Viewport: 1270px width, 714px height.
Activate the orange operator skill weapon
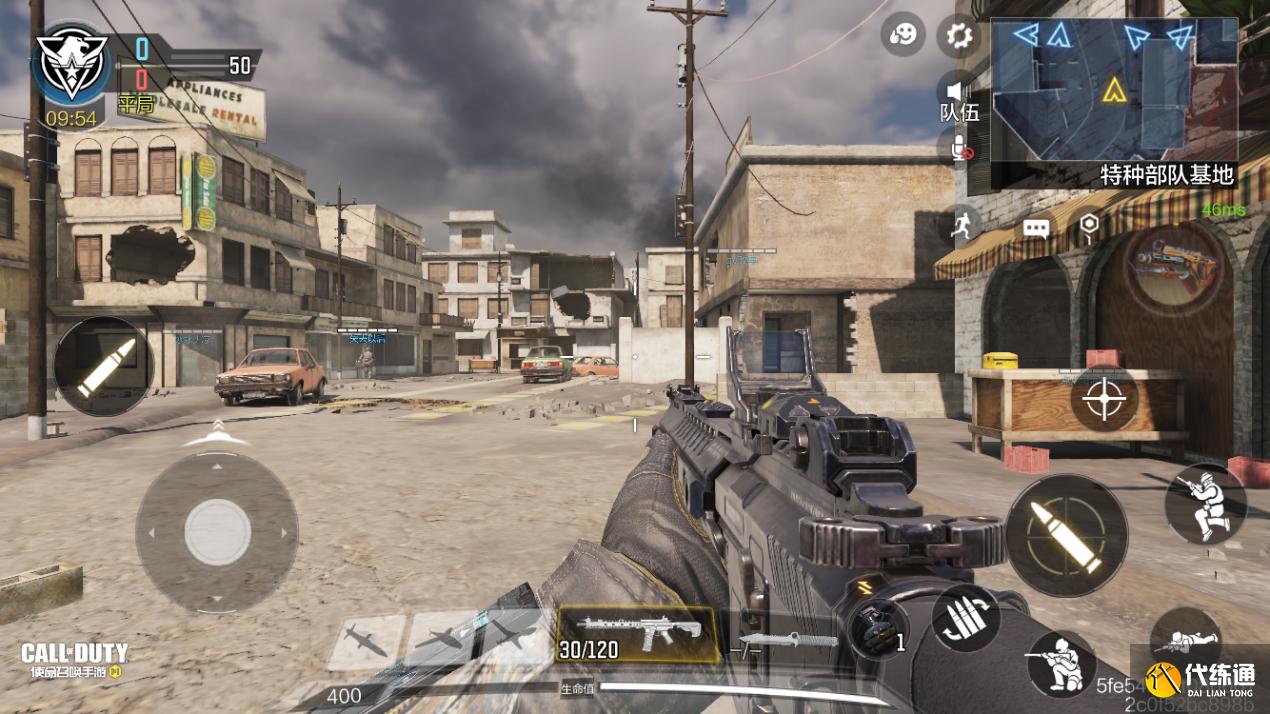pos(1174,266)
